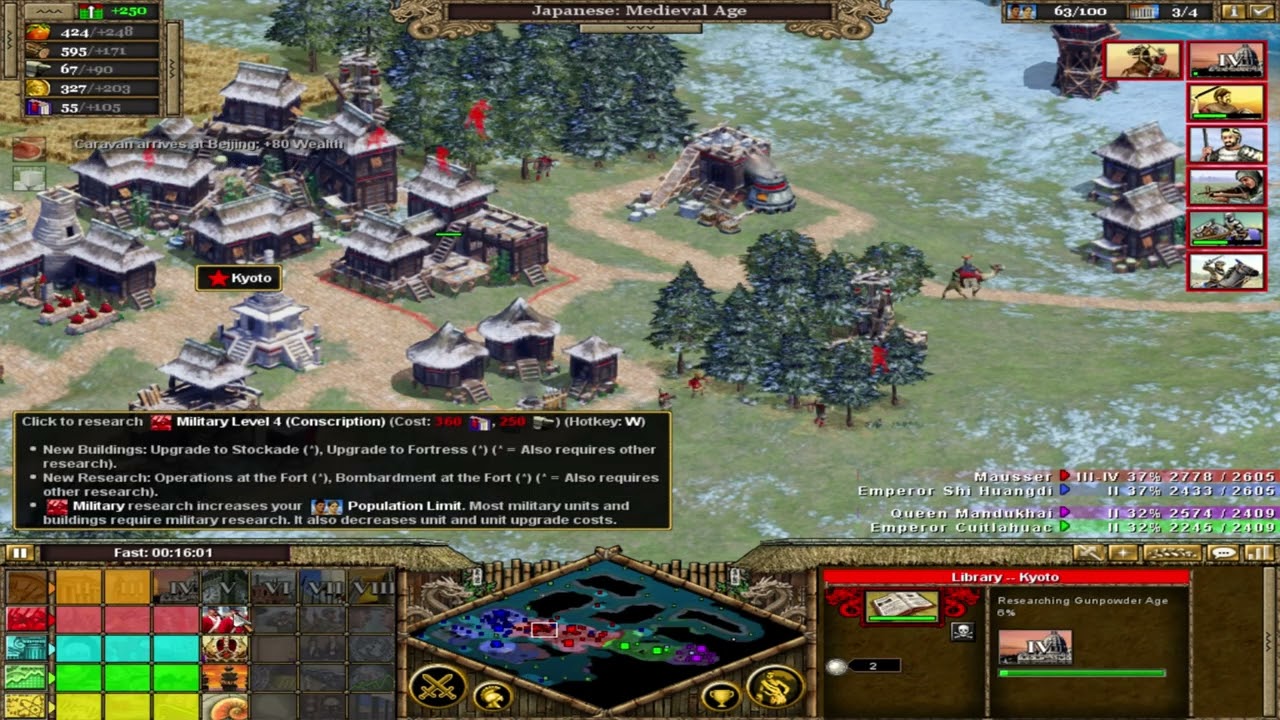Toggle the flare star icon above the Library panel
Viewport: 1280px width, 720px height.
(x=1124, y=552)
